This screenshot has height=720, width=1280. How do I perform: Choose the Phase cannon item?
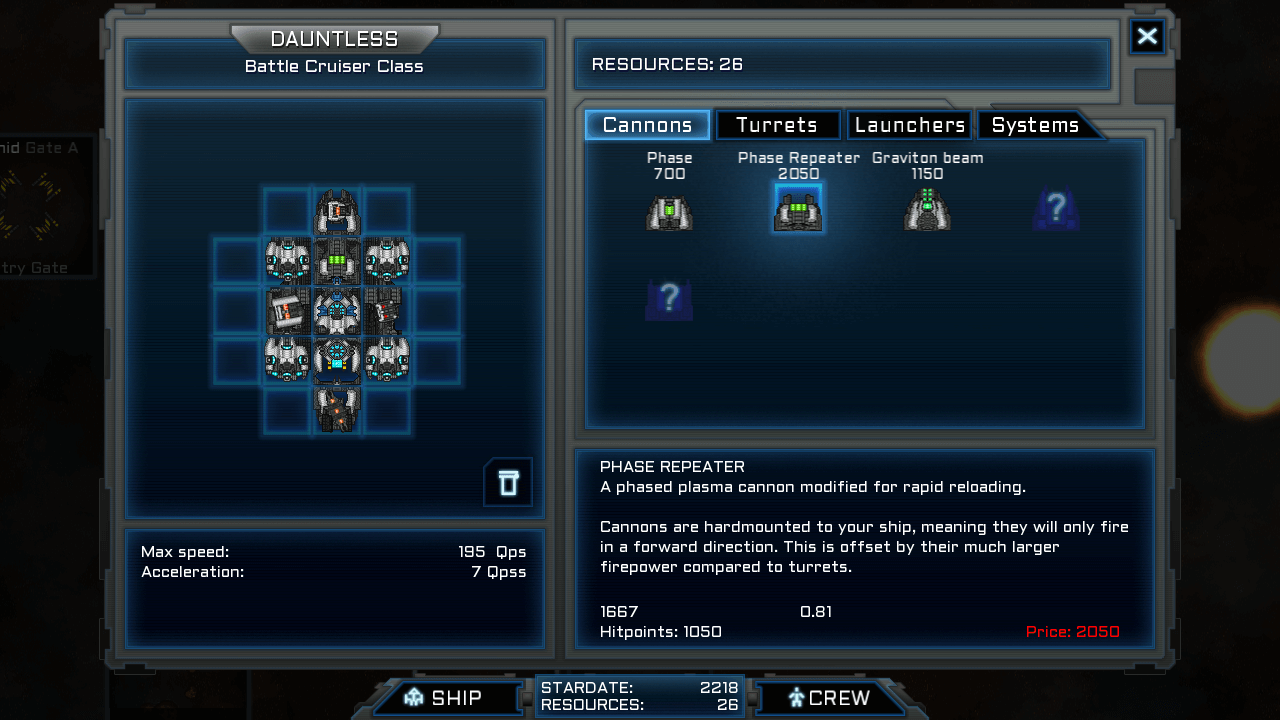pyautogui.click(x=669, y=211)
